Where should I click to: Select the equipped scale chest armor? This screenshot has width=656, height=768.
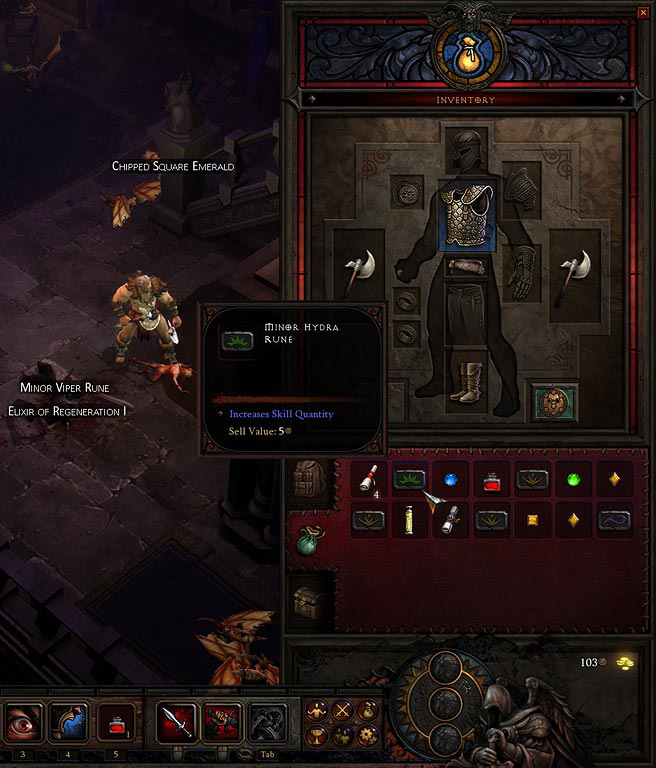pyautogui.click(x=464, y=215)
